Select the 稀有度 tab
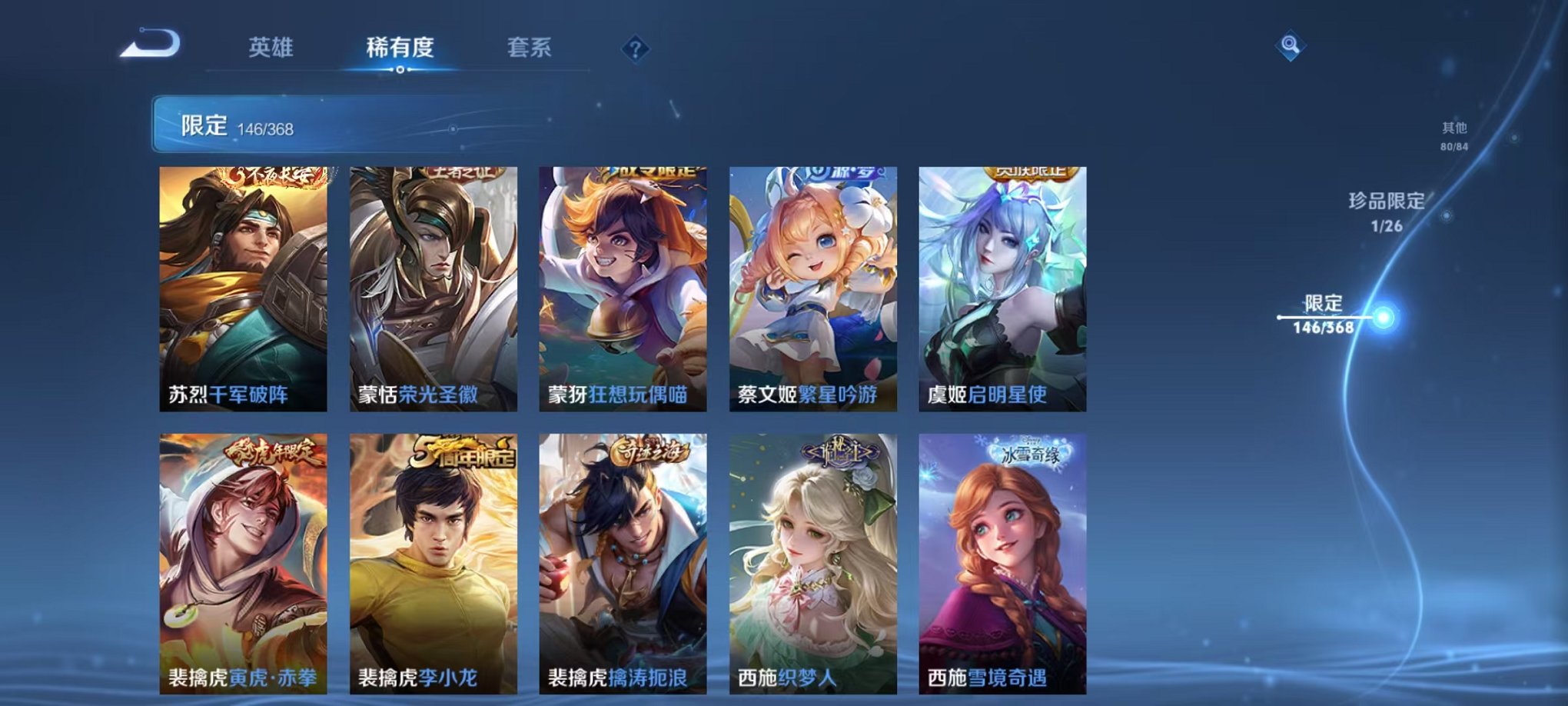This screenshot has height=706, width=1568. point(398,48)
